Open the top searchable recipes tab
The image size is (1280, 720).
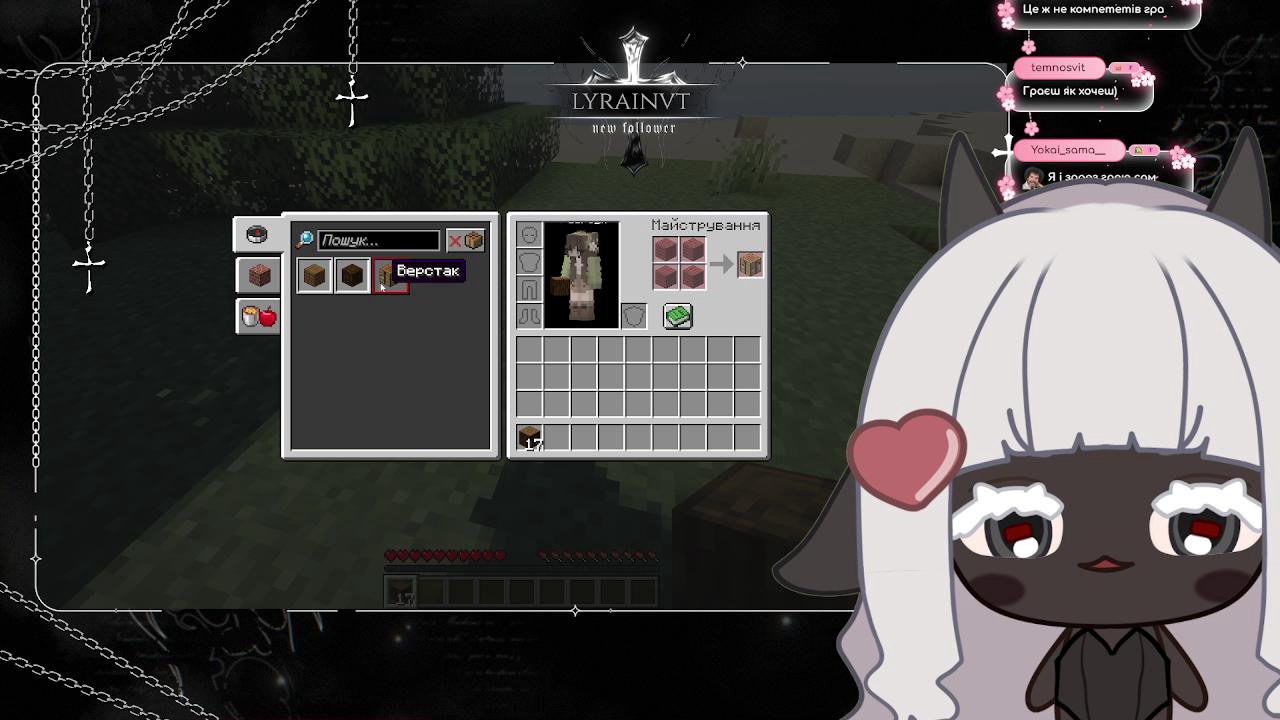(257, 232)
